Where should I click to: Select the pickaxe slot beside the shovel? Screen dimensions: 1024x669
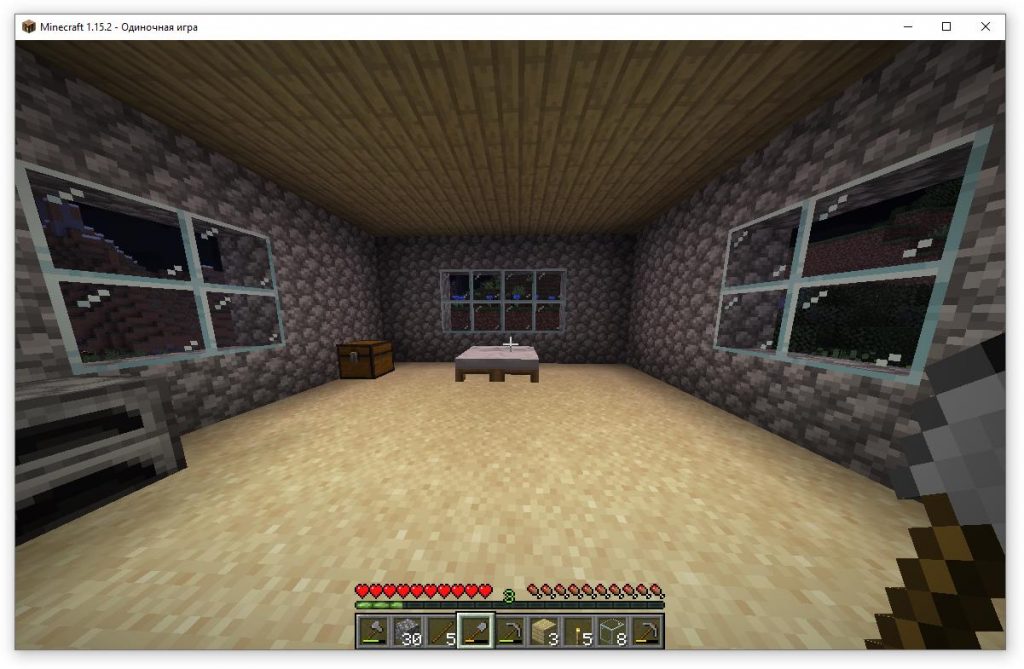[510, 630]
